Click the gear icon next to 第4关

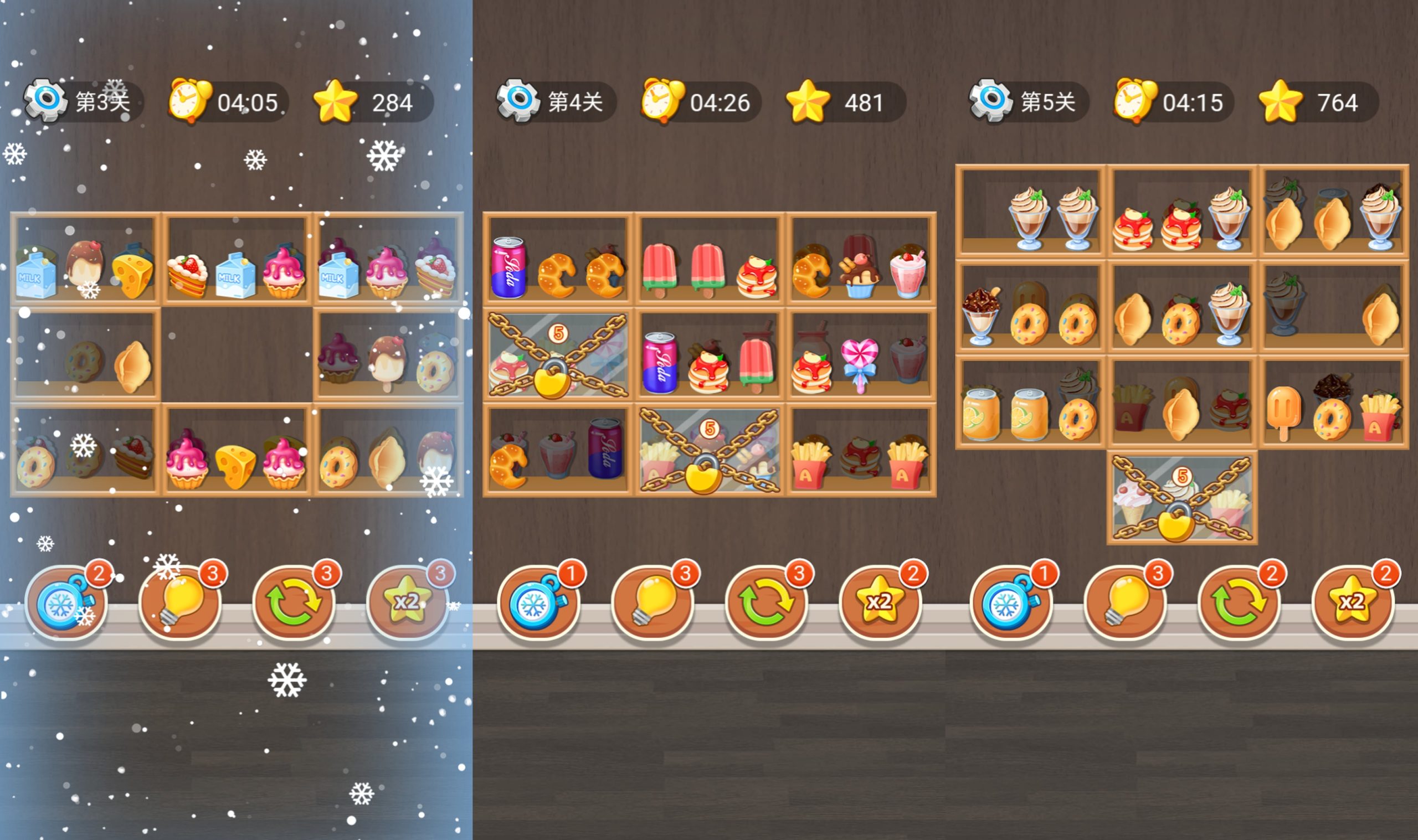pyautogui.click(x=518, y=101)
